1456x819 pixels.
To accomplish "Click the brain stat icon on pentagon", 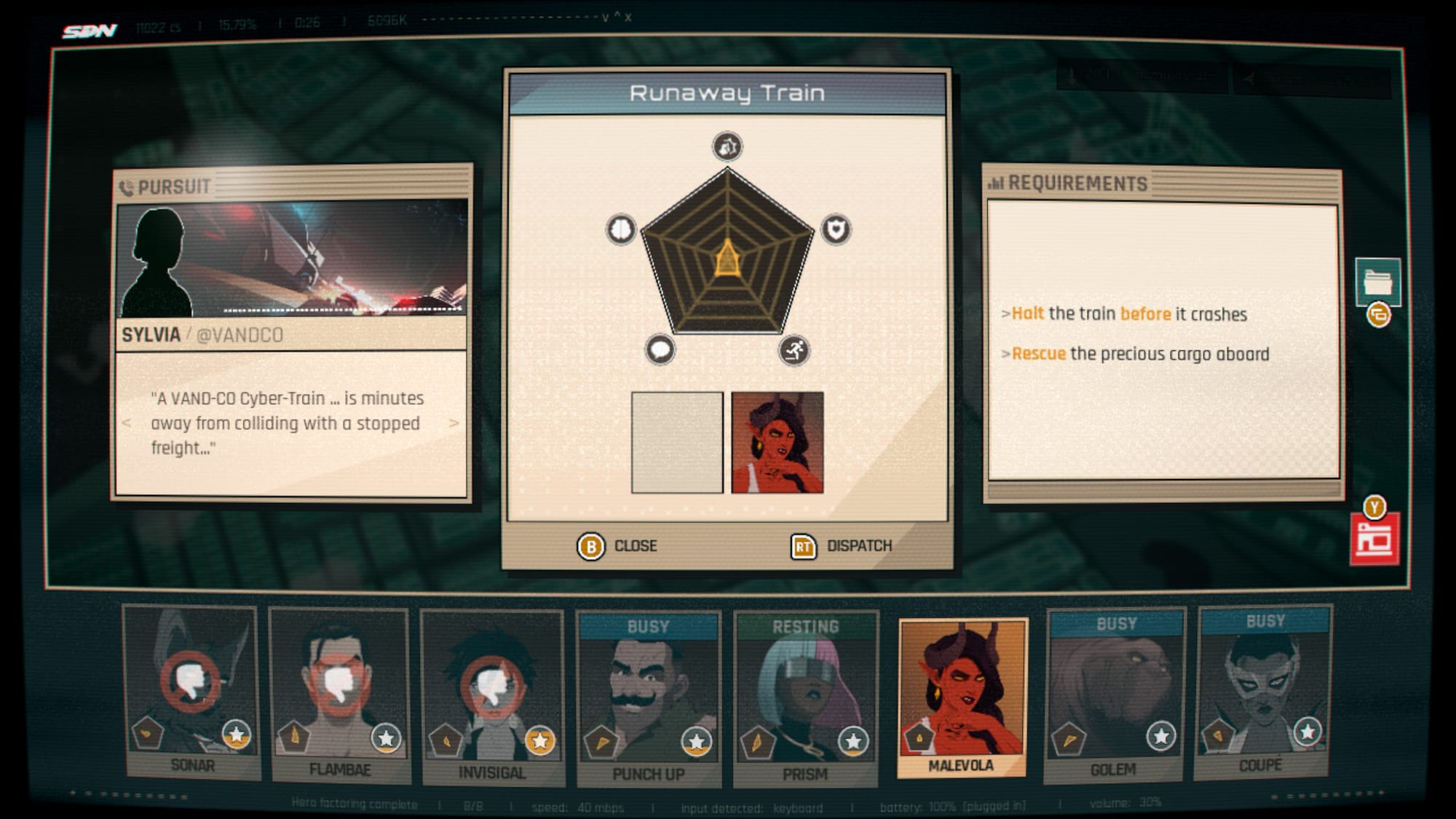I will pos(621,229).
